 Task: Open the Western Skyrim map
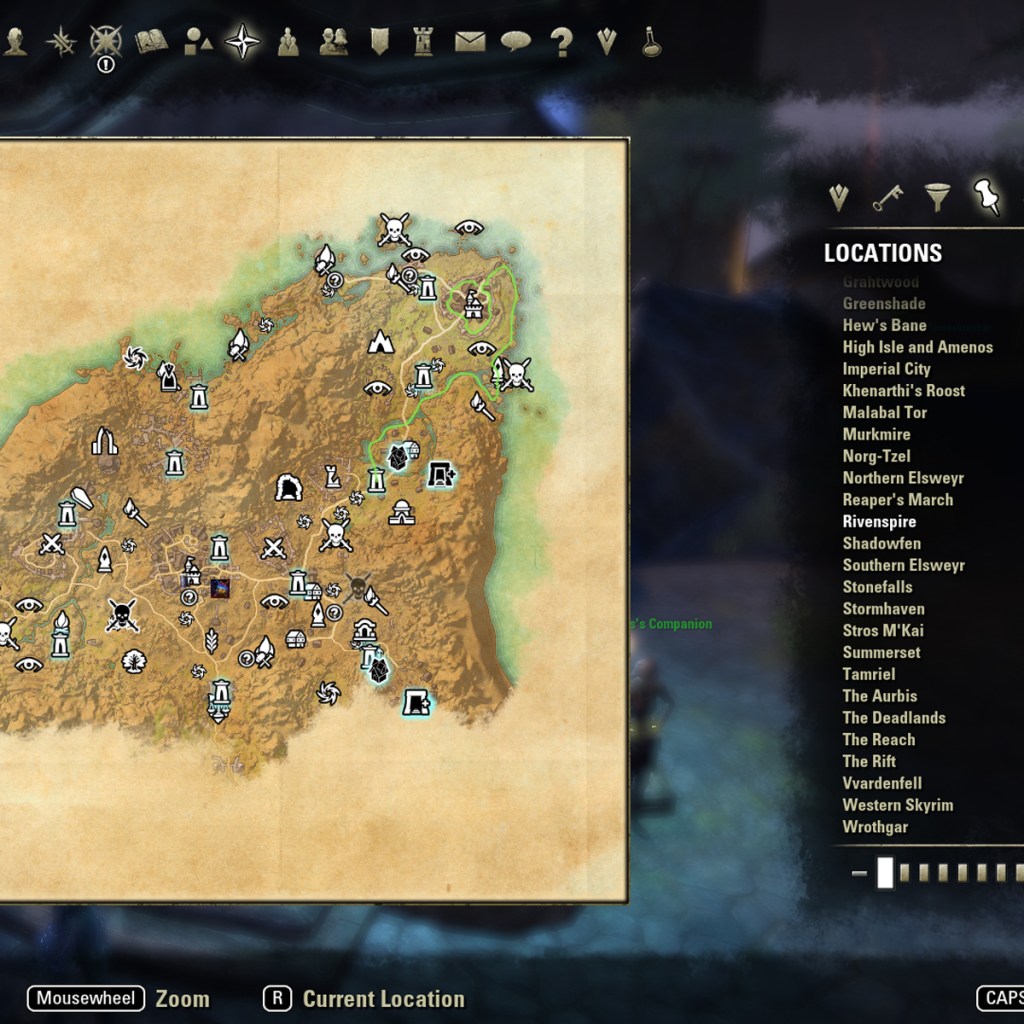(x=897, y=805)
